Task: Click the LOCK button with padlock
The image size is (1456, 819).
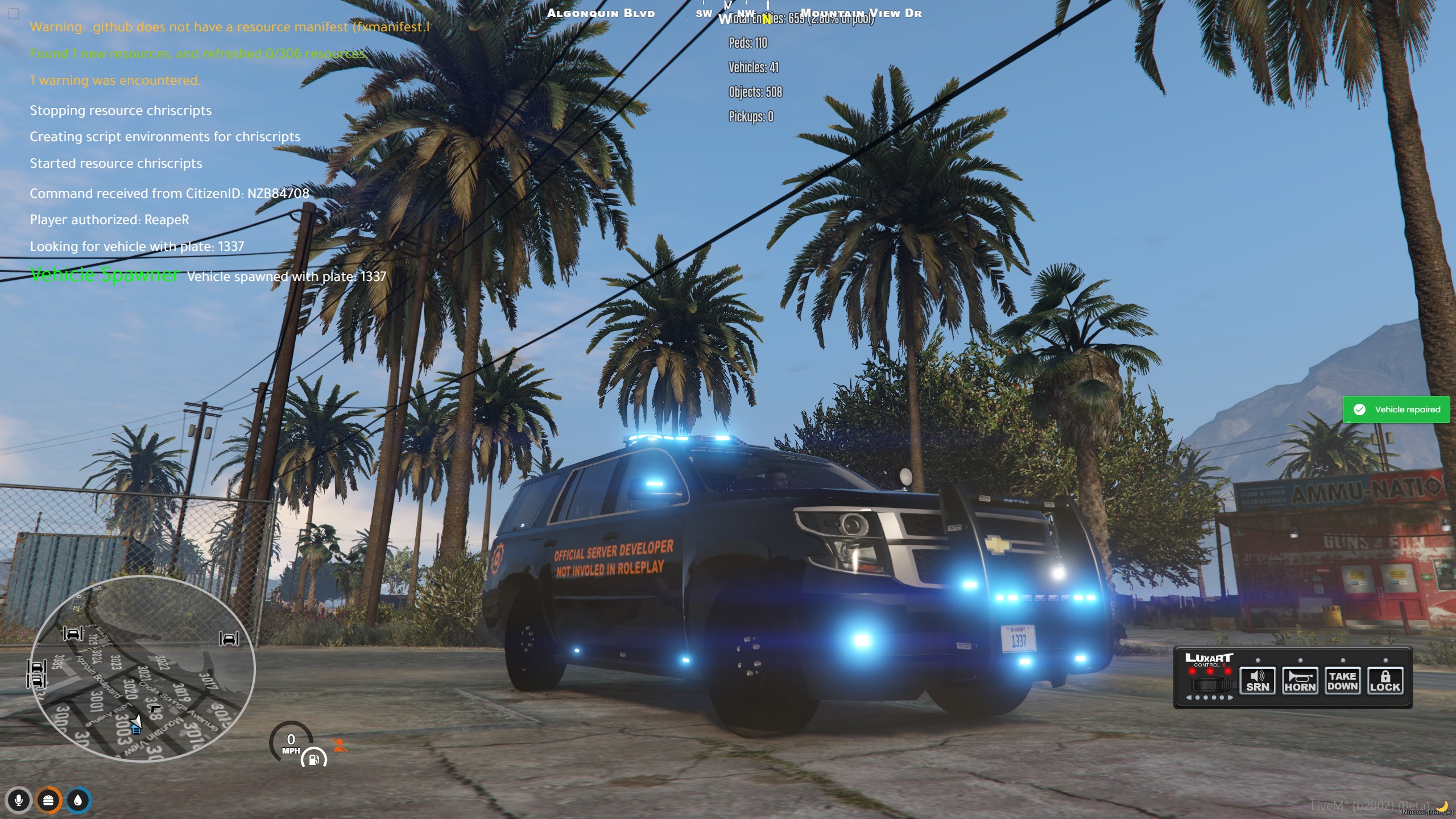Action: point(1385,681)
